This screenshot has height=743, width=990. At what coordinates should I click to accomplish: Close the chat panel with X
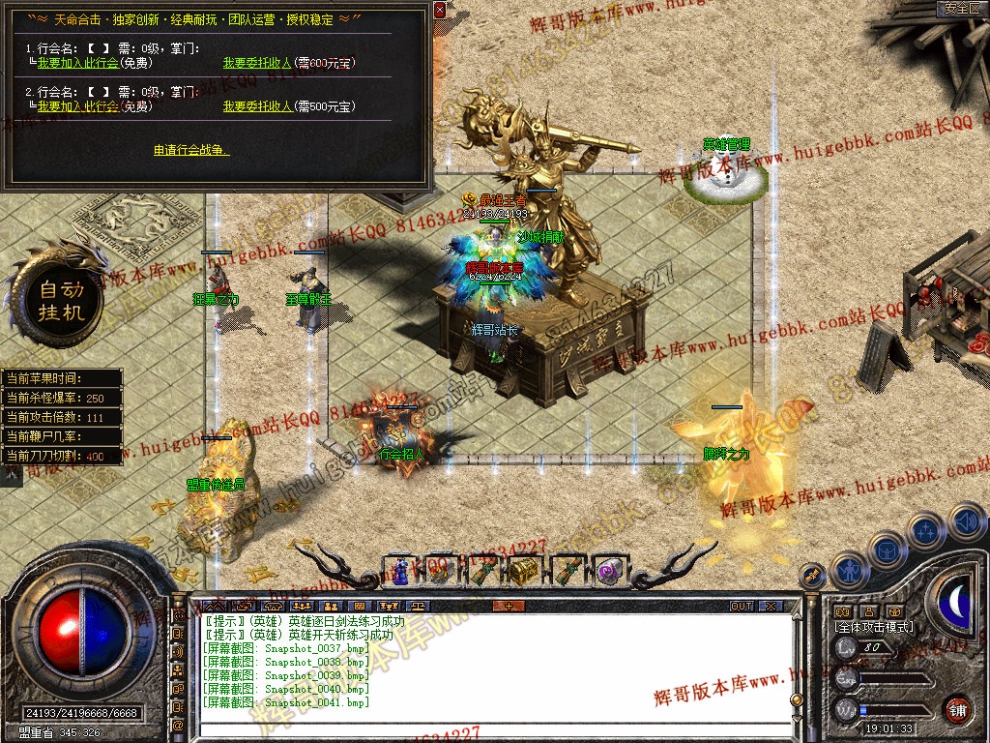[770, 606]
